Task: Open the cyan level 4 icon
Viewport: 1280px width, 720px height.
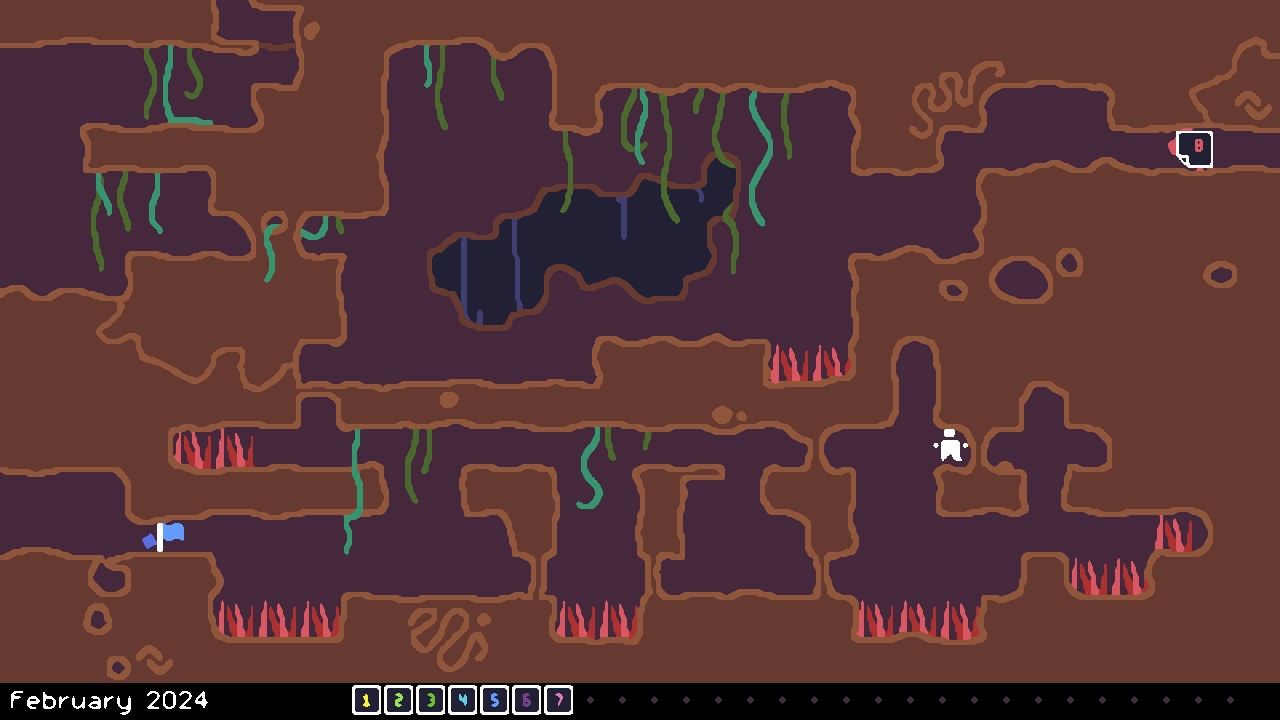Action: coord(463,700)
